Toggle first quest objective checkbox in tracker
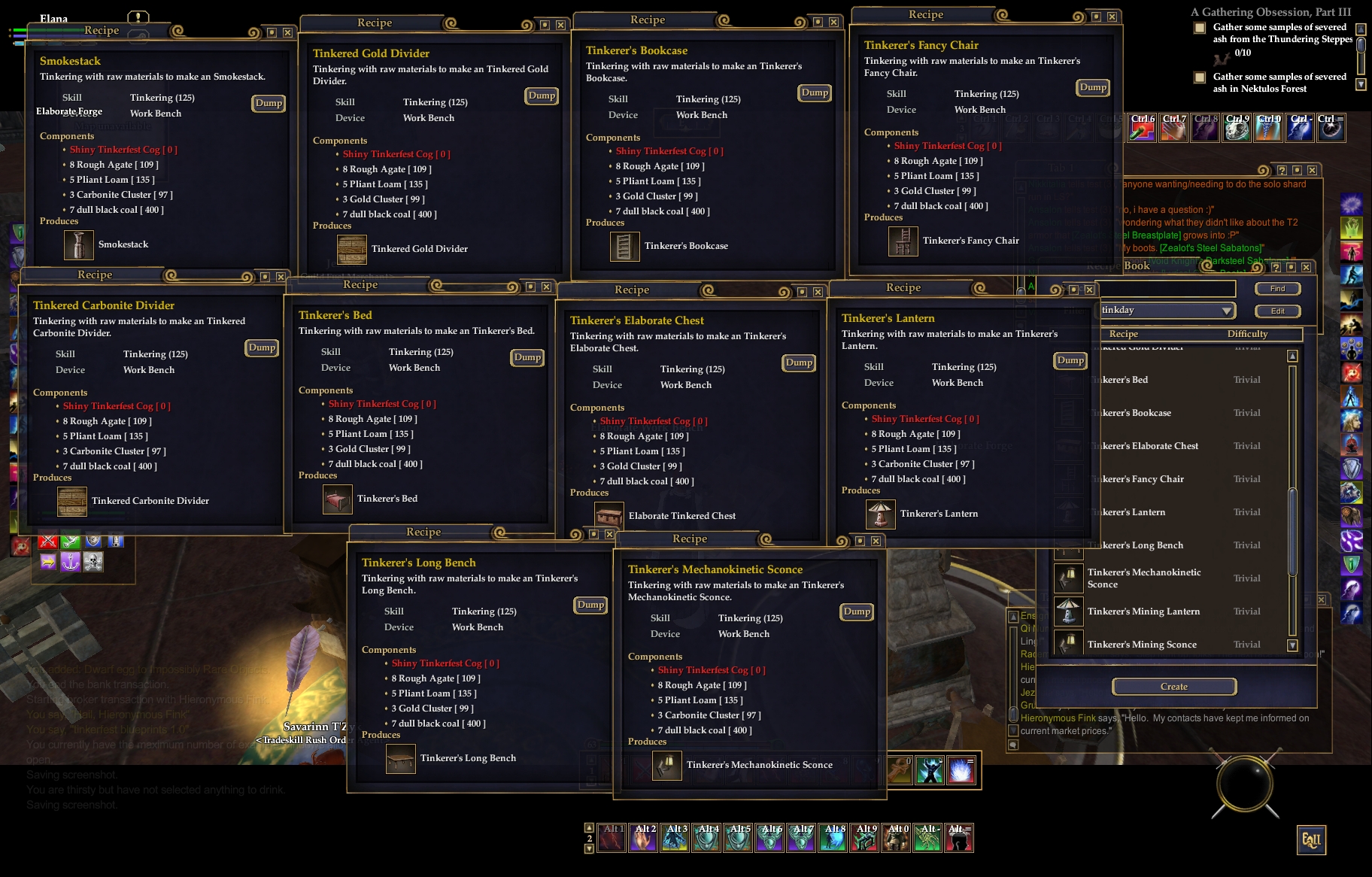This screenshot has height=877, width=1372. (x=1200, y=29)
